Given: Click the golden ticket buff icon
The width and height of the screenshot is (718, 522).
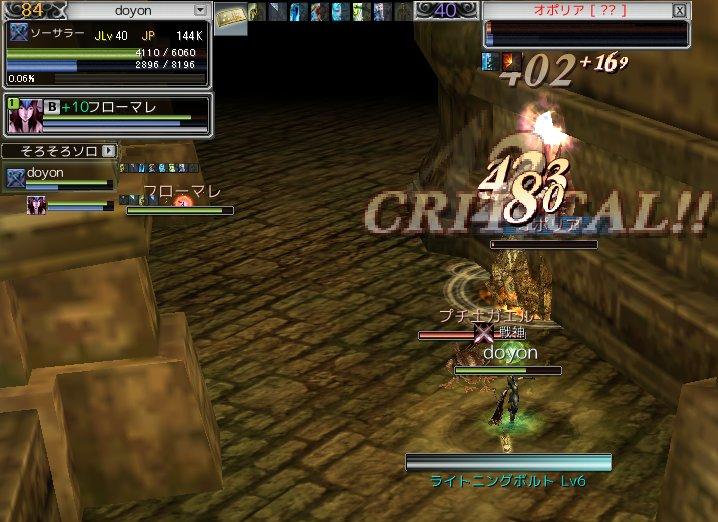Looking at the screenshot, I should click(x=232, y=14).
